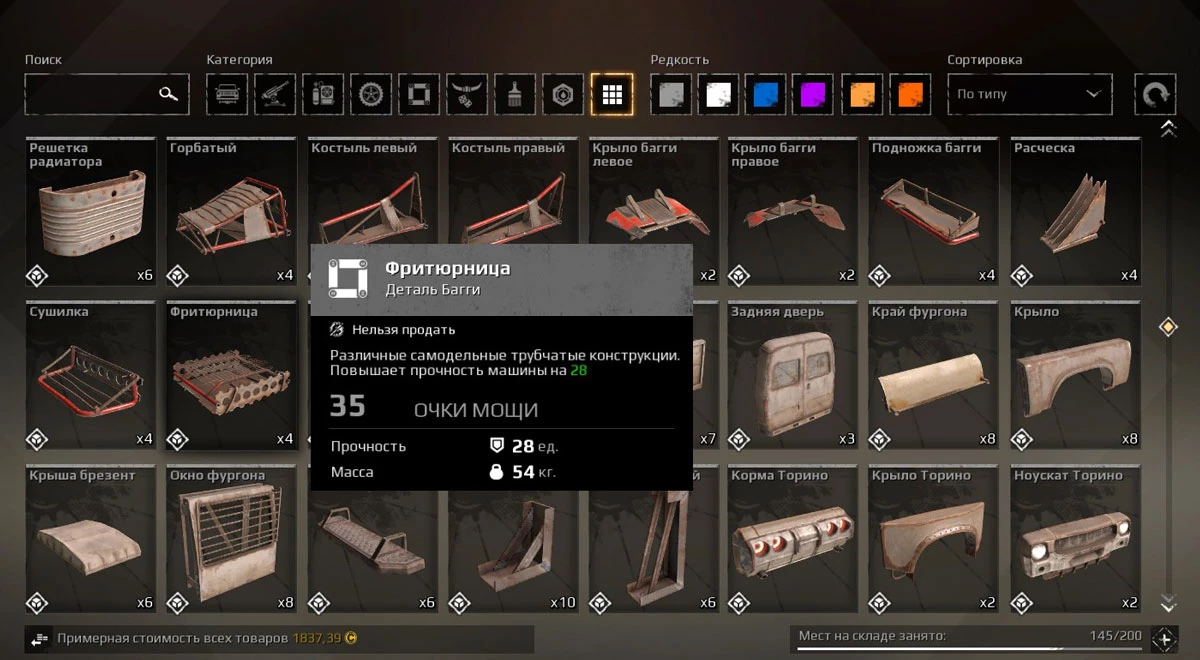Screen dimensions: 1200x660
Task: Choose the Задняя дверь item
Action: coord(793,376)
